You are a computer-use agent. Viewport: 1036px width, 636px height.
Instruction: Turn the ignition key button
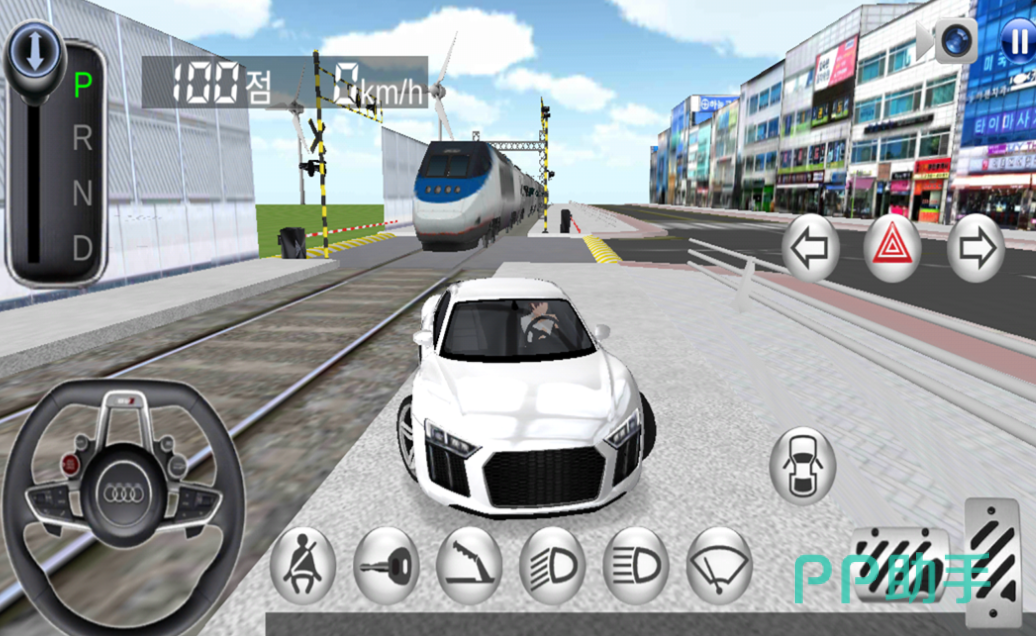coord(386,566)
